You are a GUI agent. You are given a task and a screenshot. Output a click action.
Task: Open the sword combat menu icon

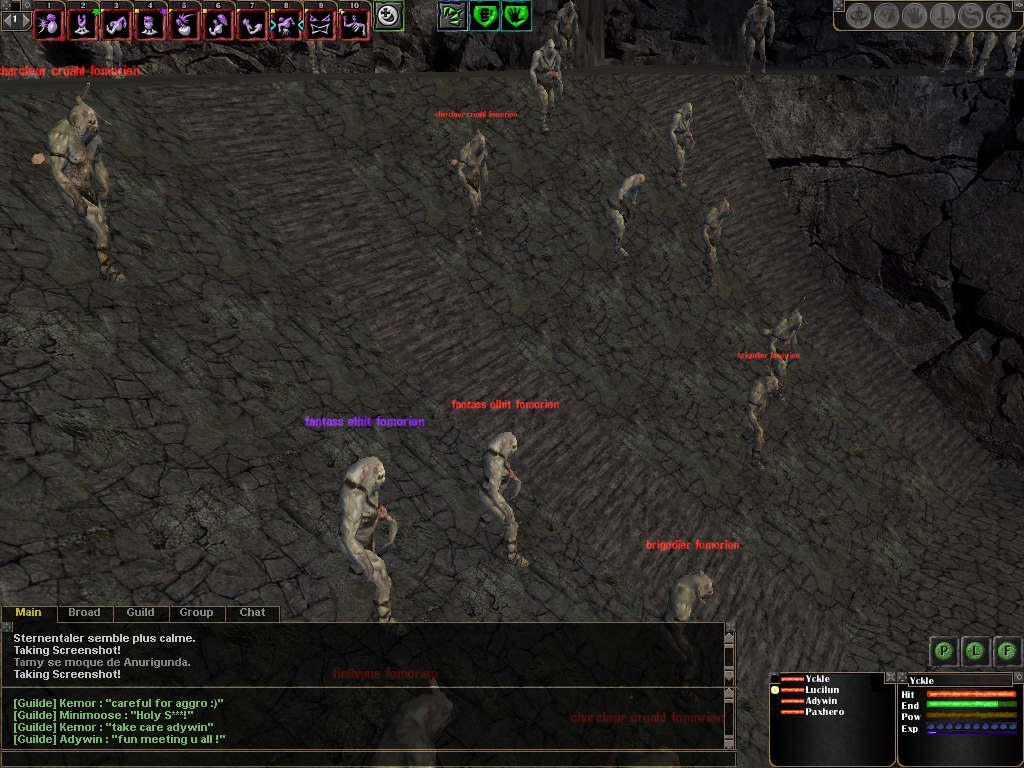pos(942,16)
